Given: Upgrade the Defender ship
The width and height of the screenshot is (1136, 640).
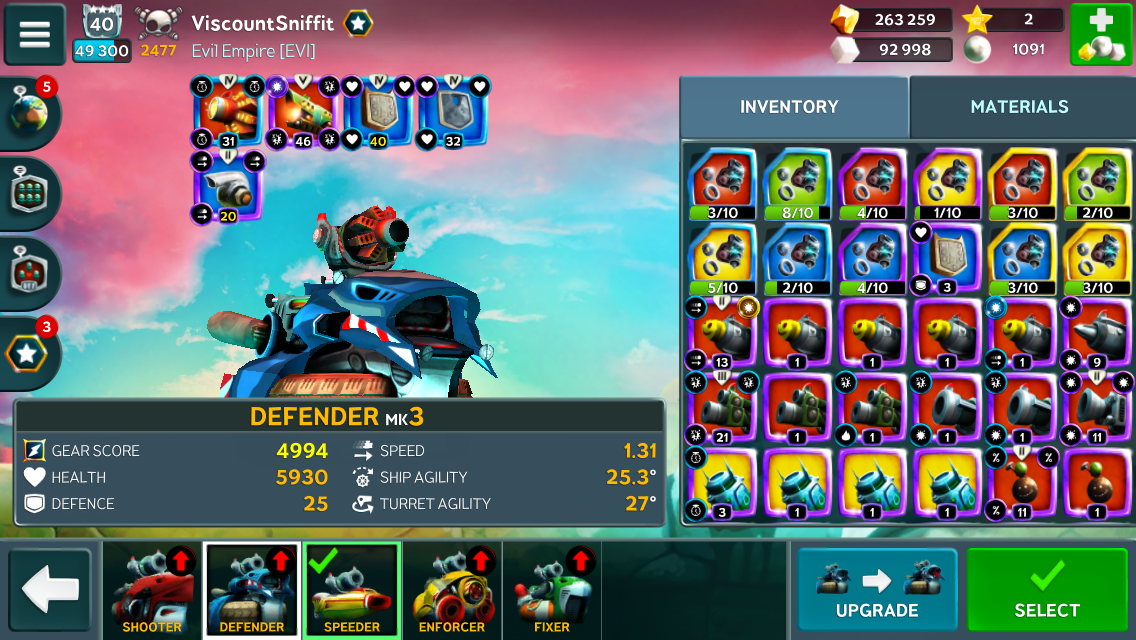Looking at the screenshot, I should [877, 590].
